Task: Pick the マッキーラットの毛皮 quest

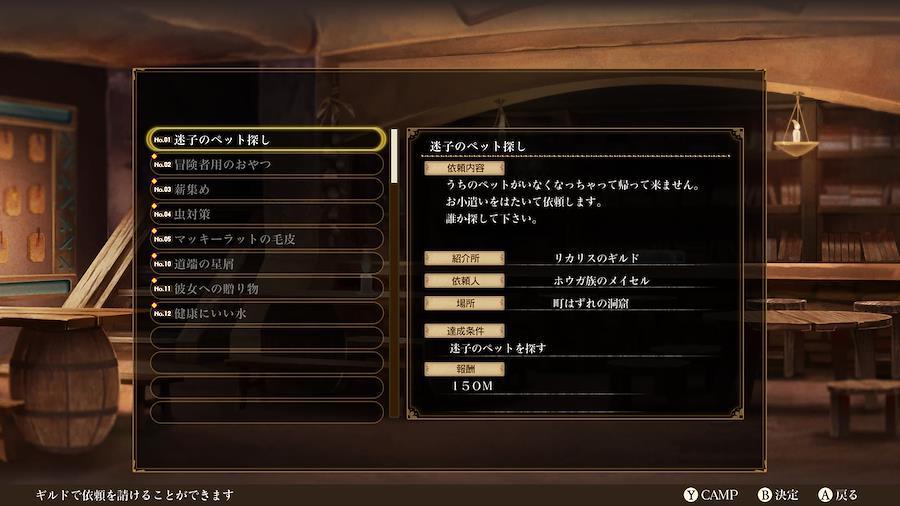Action: click(266, 239)
